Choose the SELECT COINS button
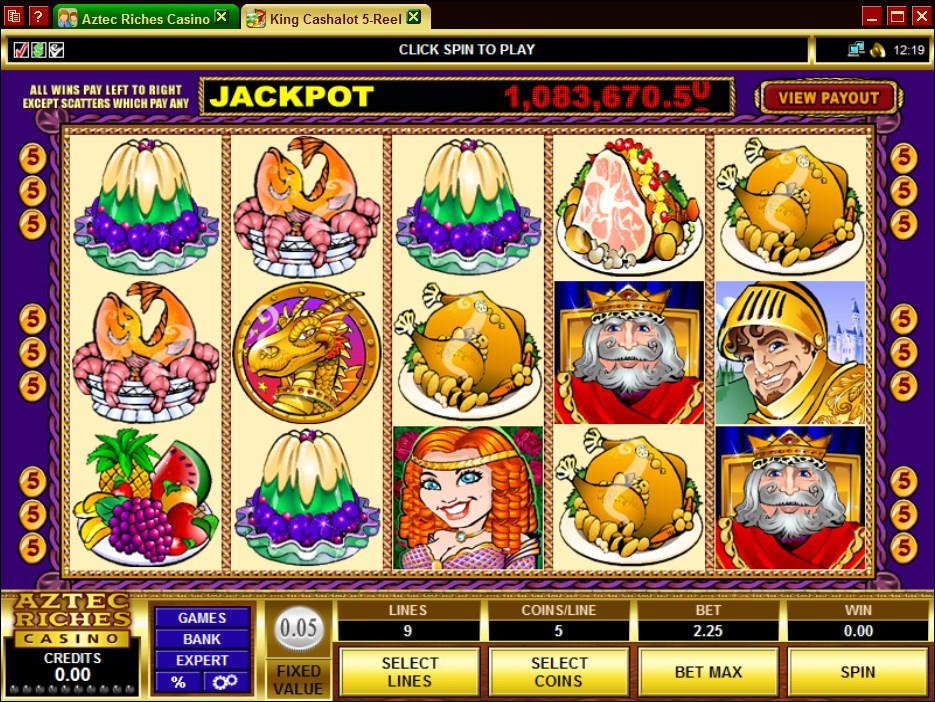Screen dimensions: 935x702 coord(558,671)
